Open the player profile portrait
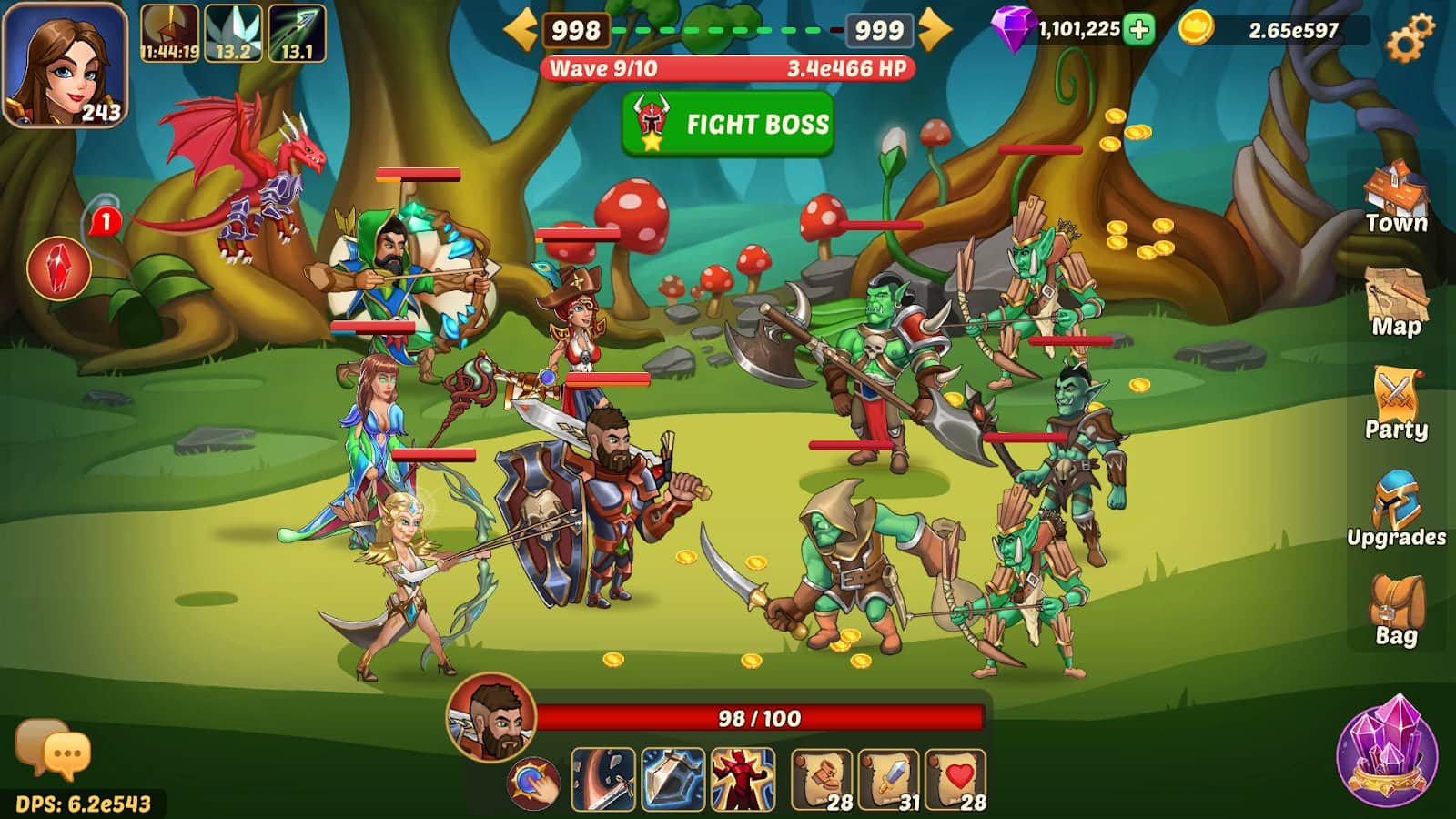Image resolution: width=1456 pixels, height=819 pixels. 65,65
